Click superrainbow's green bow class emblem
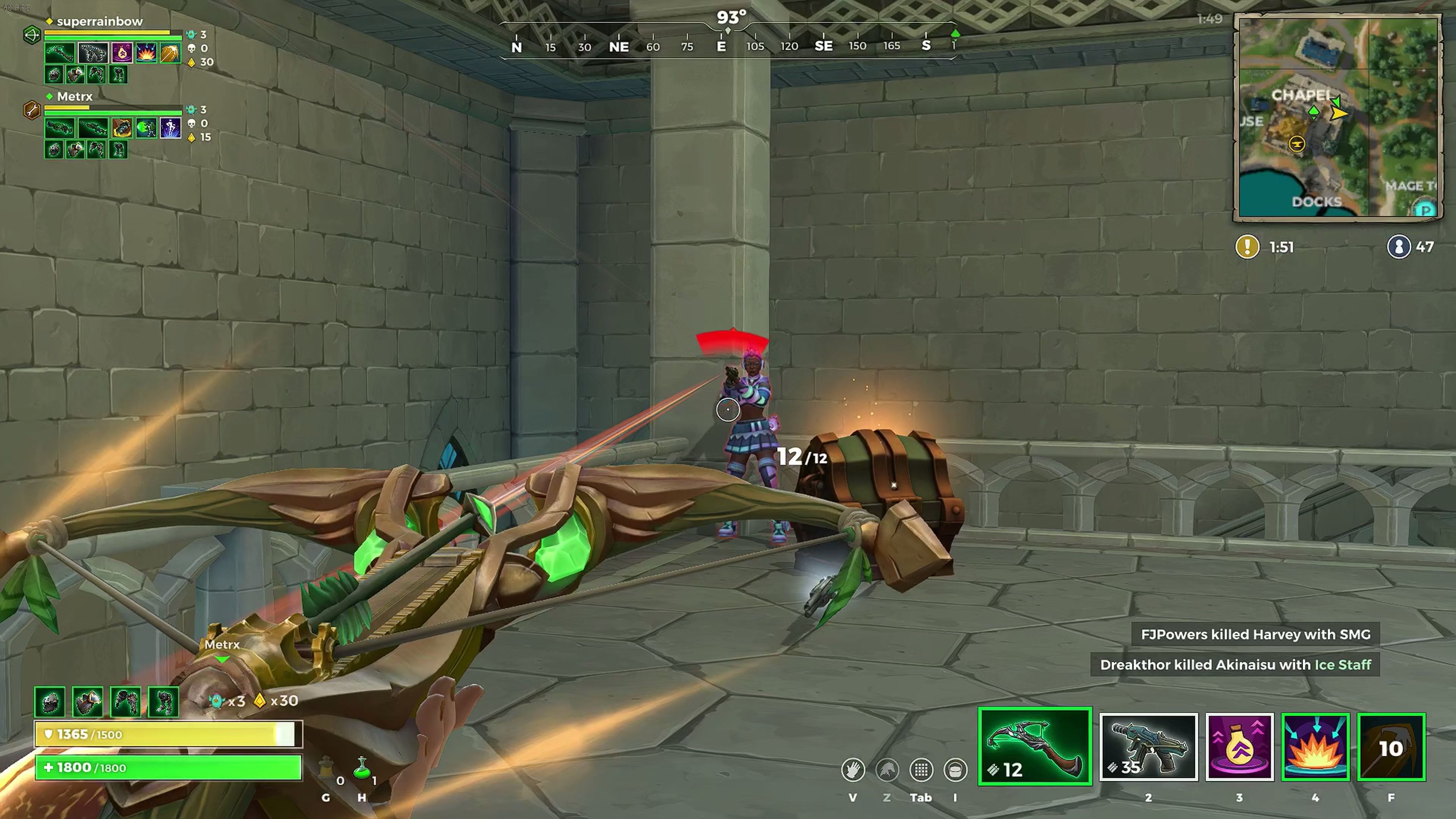This screenshot has width=1456, height=819. coord(32,35)
